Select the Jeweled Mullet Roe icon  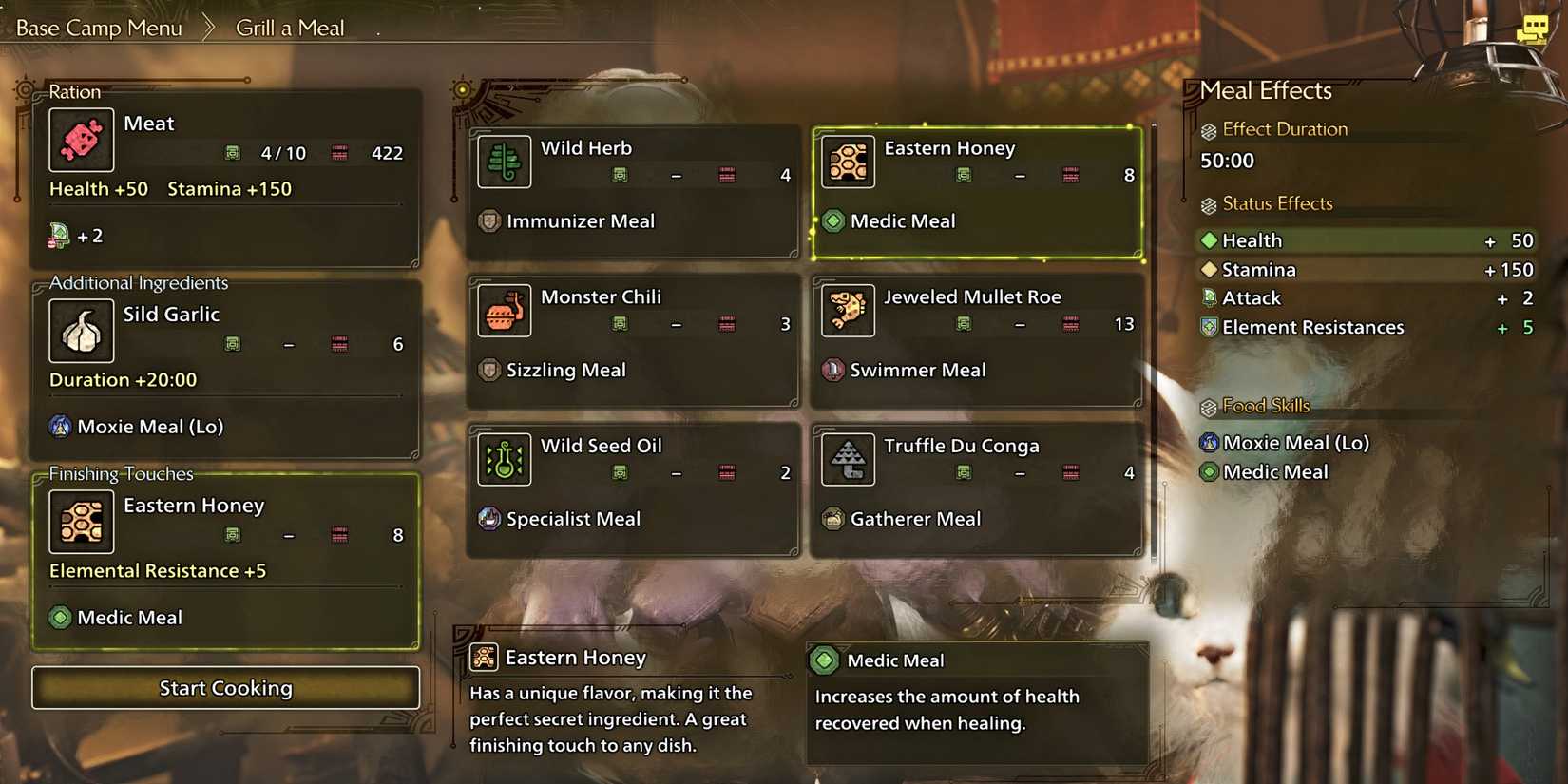click(847, 311)
